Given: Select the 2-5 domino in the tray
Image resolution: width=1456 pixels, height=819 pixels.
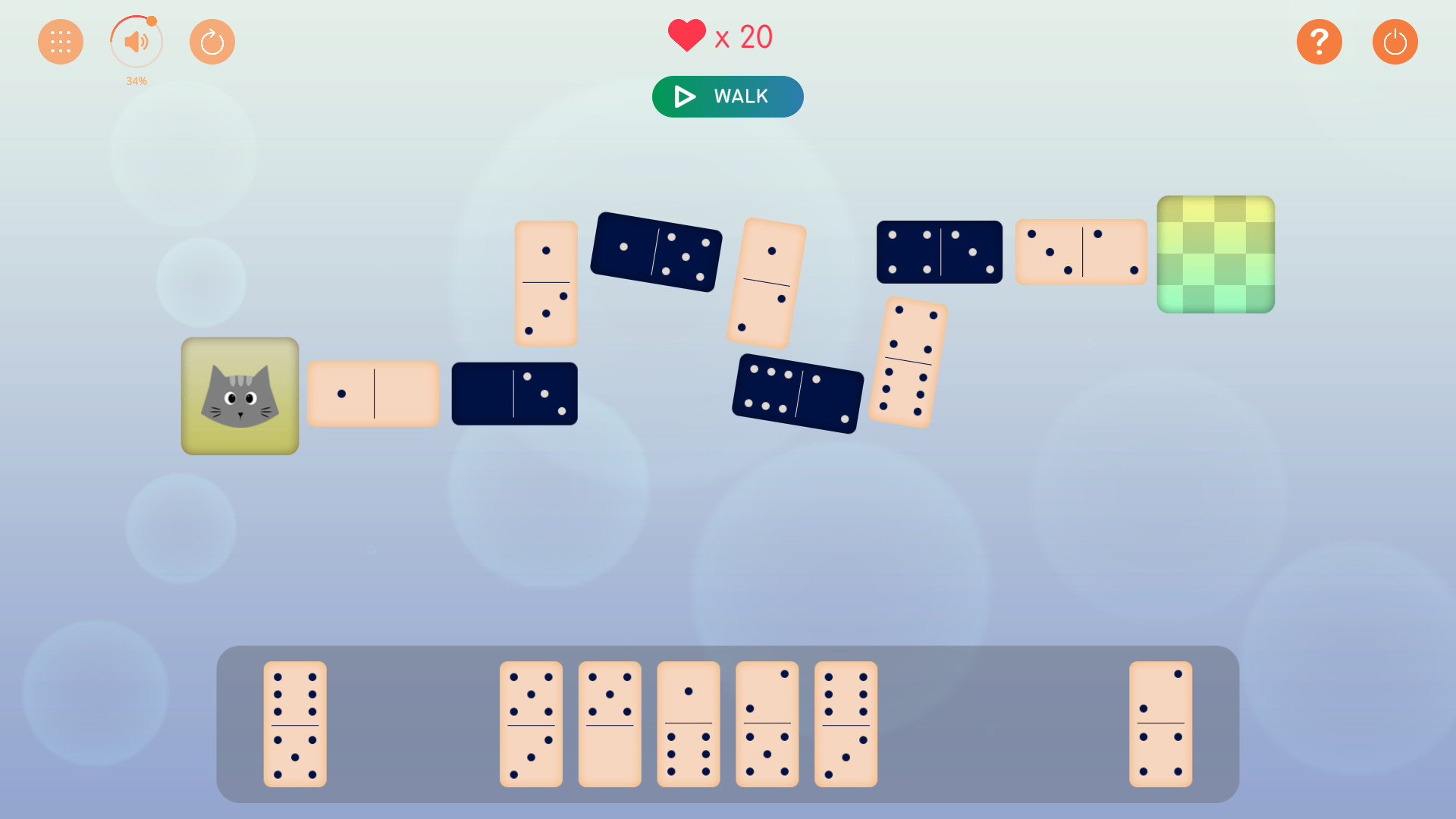Looking at the screenshot, I should click(767, 724).
